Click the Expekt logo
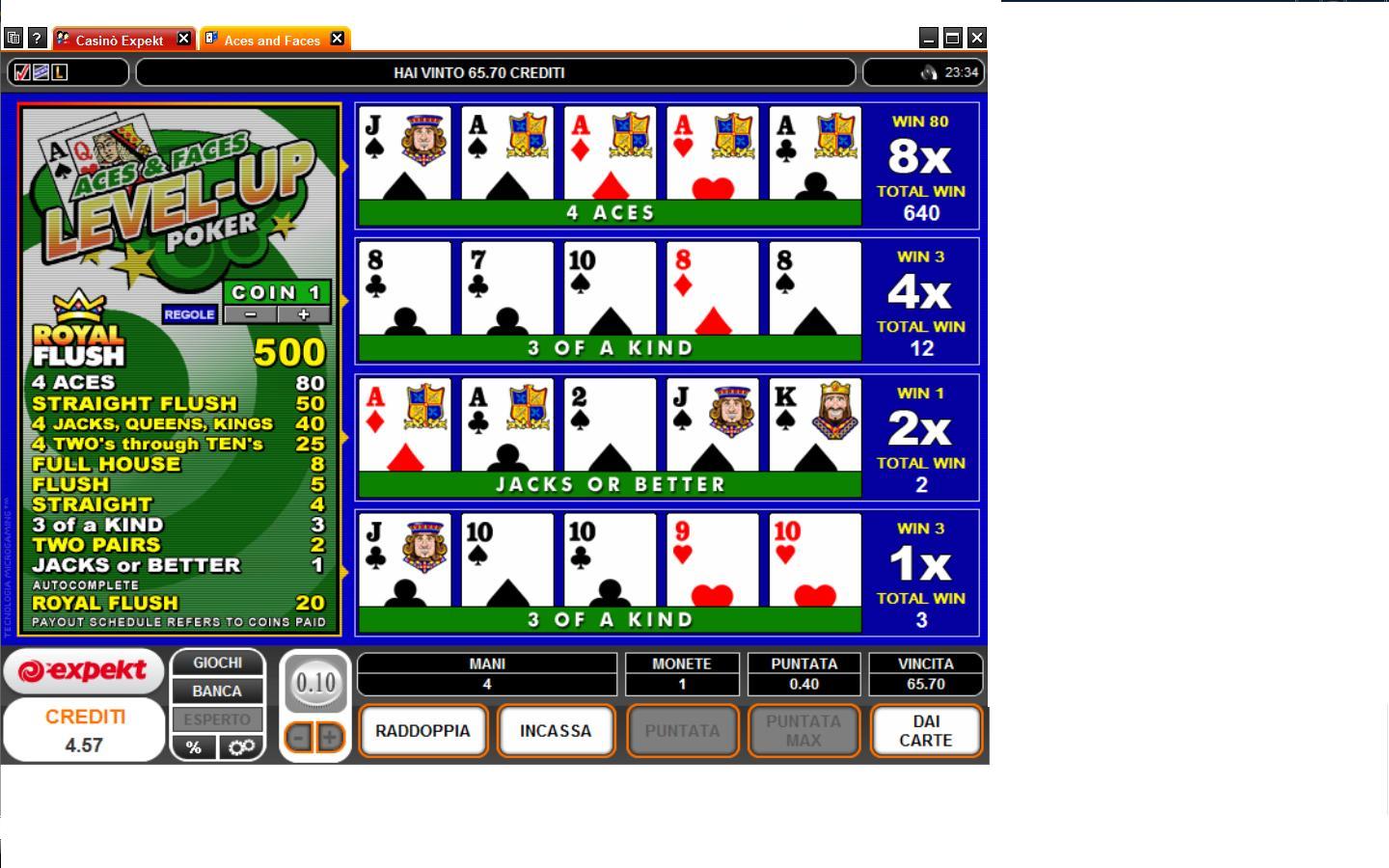Viewport: 1389px width, 868px height. click(x=83, y=671)
